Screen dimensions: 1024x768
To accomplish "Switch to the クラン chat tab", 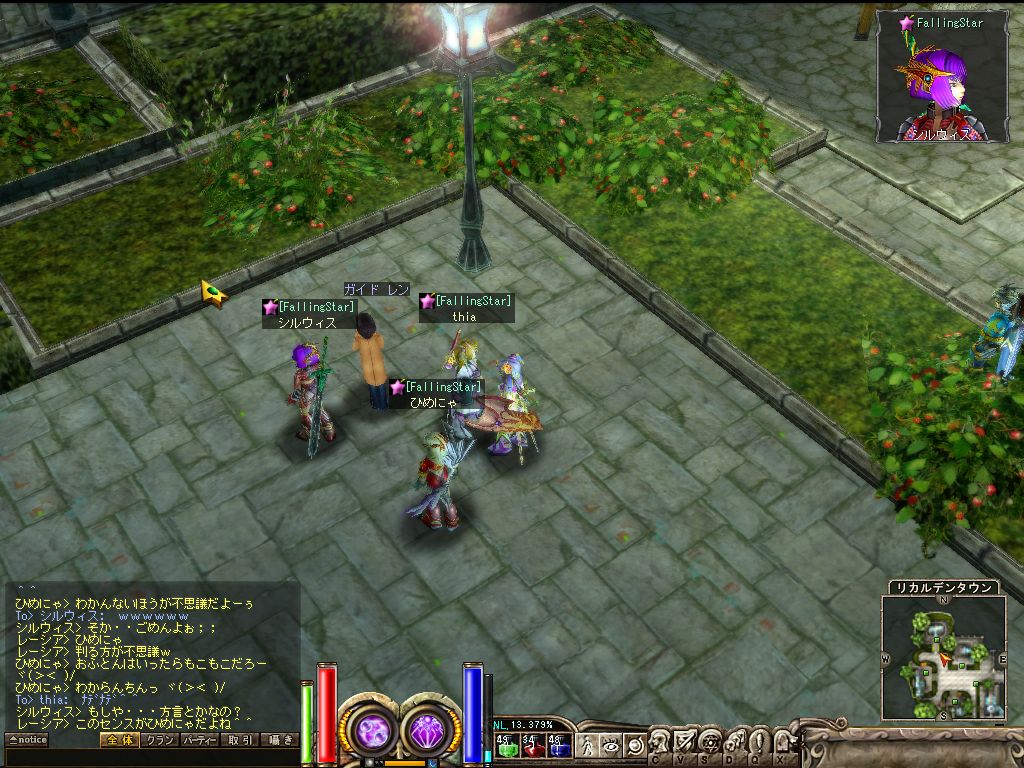I will coord(159,740).
